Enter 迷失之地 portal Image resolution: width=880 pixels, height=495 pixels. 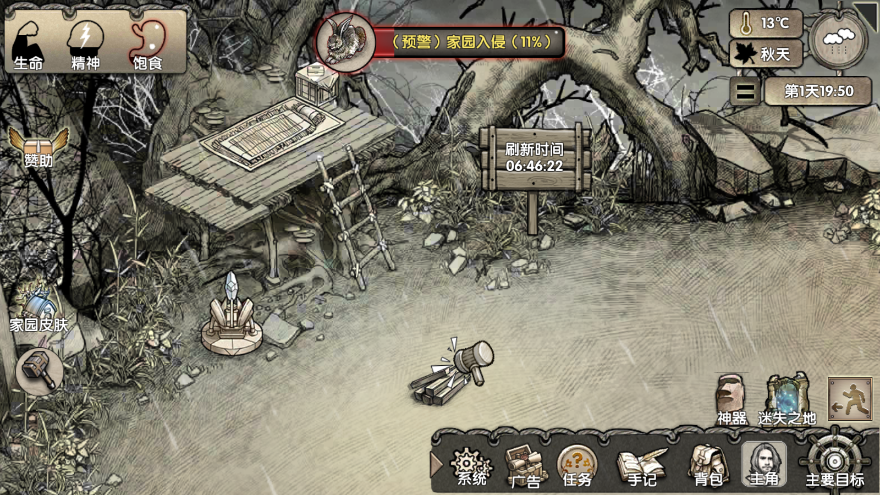pyautogui.click(x=788, y=396)
